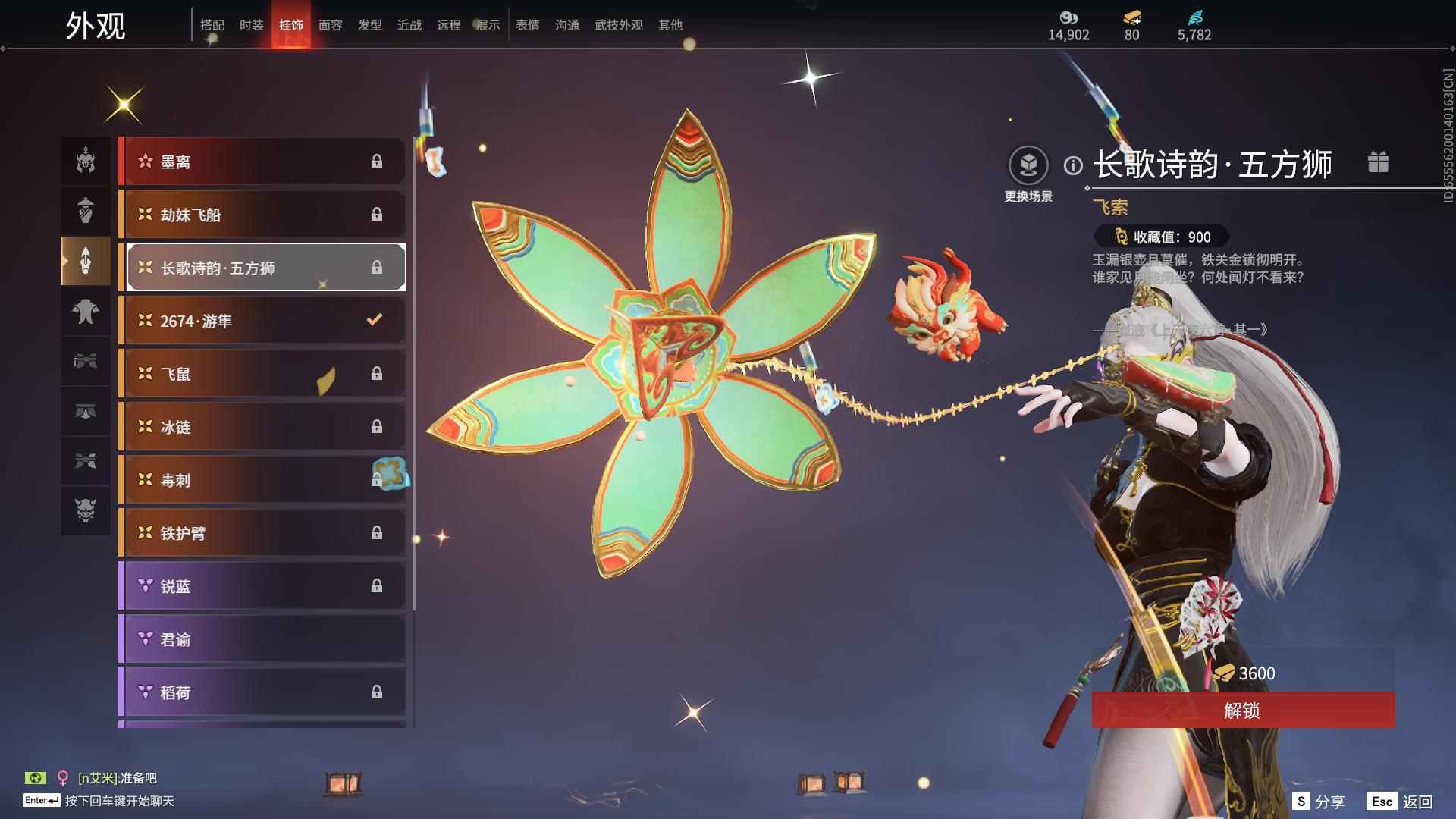The height and width of the screenshot is (819, 1456).
Task: Switch to the 武技外观 tab
Action: pyautogui.click(x=618, y=25)
